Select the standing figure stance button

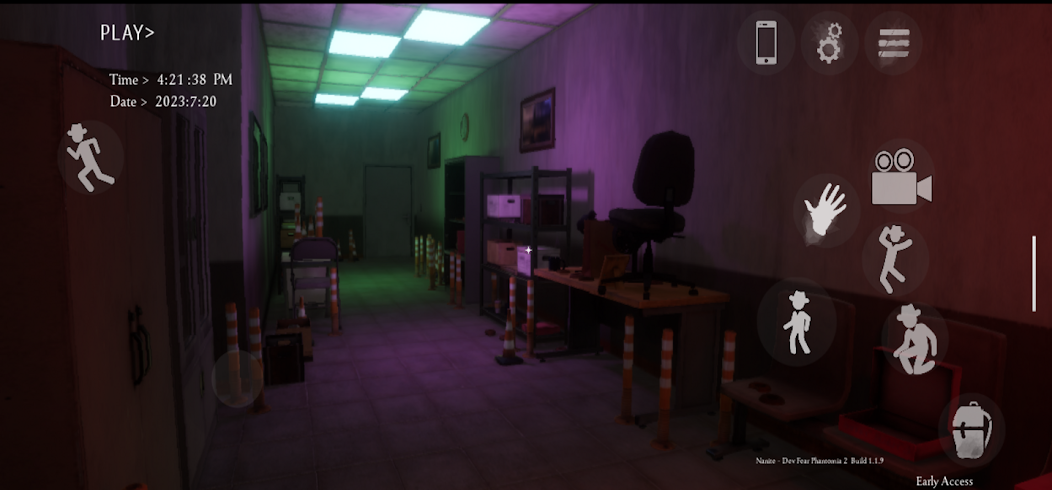pos(797,322)
